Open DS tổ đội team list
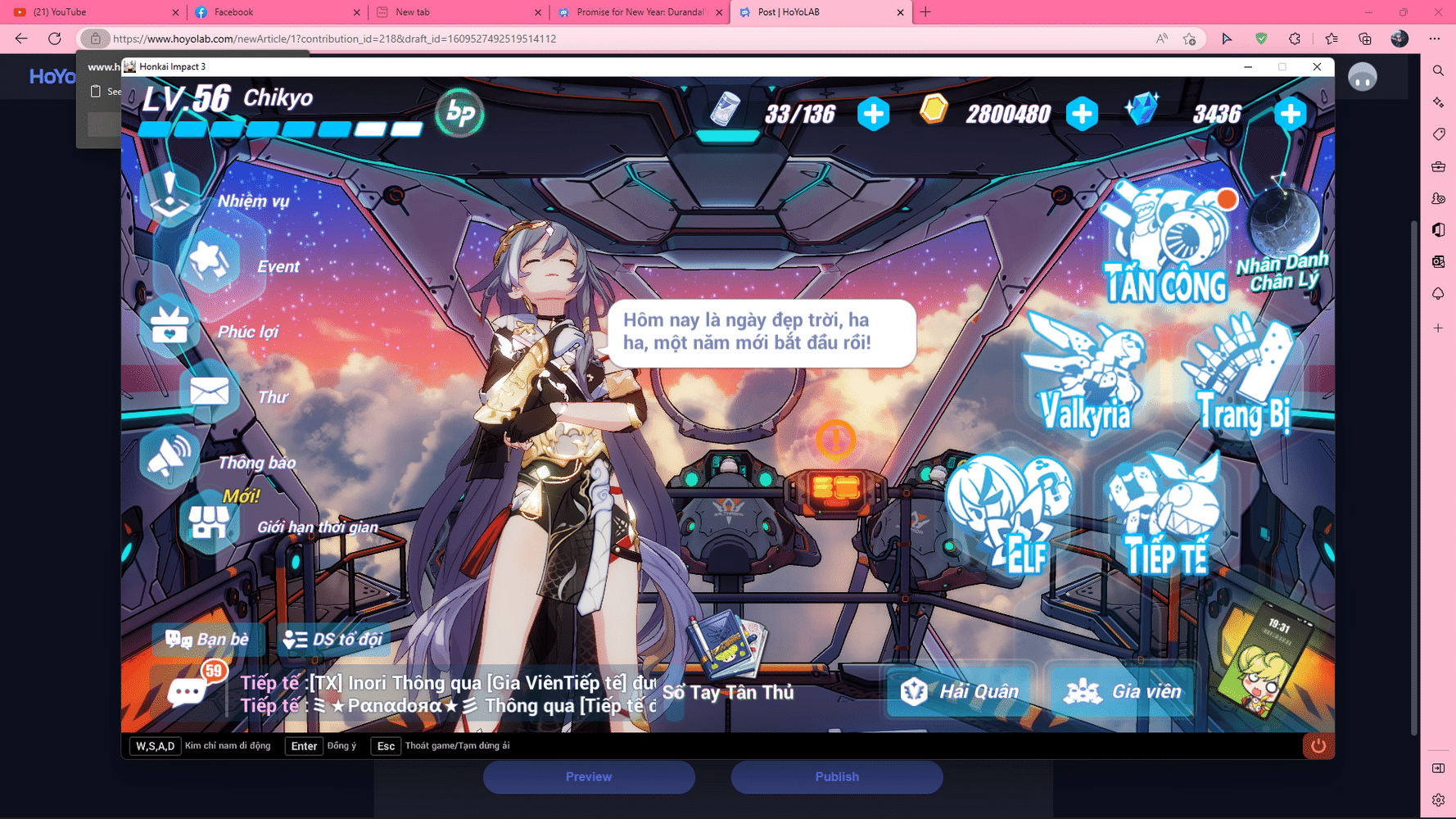1456x819 pixels. pyautogui.click(x=334, y=640)
